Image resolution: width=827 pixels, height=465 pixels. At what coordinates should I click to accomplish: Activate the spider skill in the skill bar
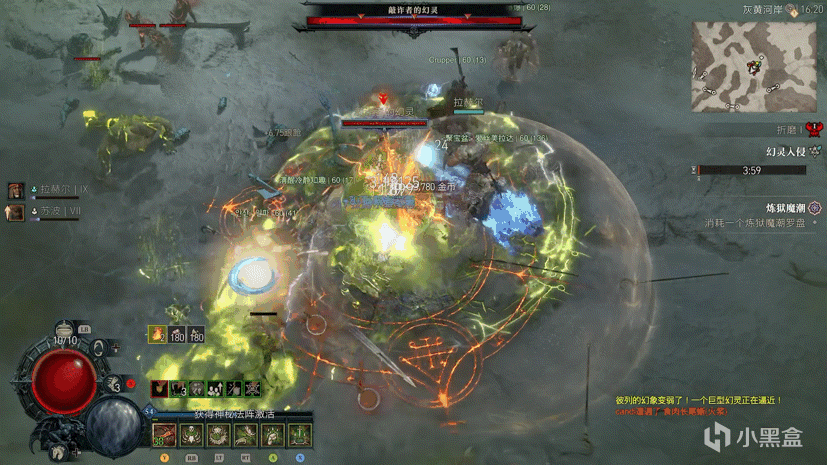point(216,435)
